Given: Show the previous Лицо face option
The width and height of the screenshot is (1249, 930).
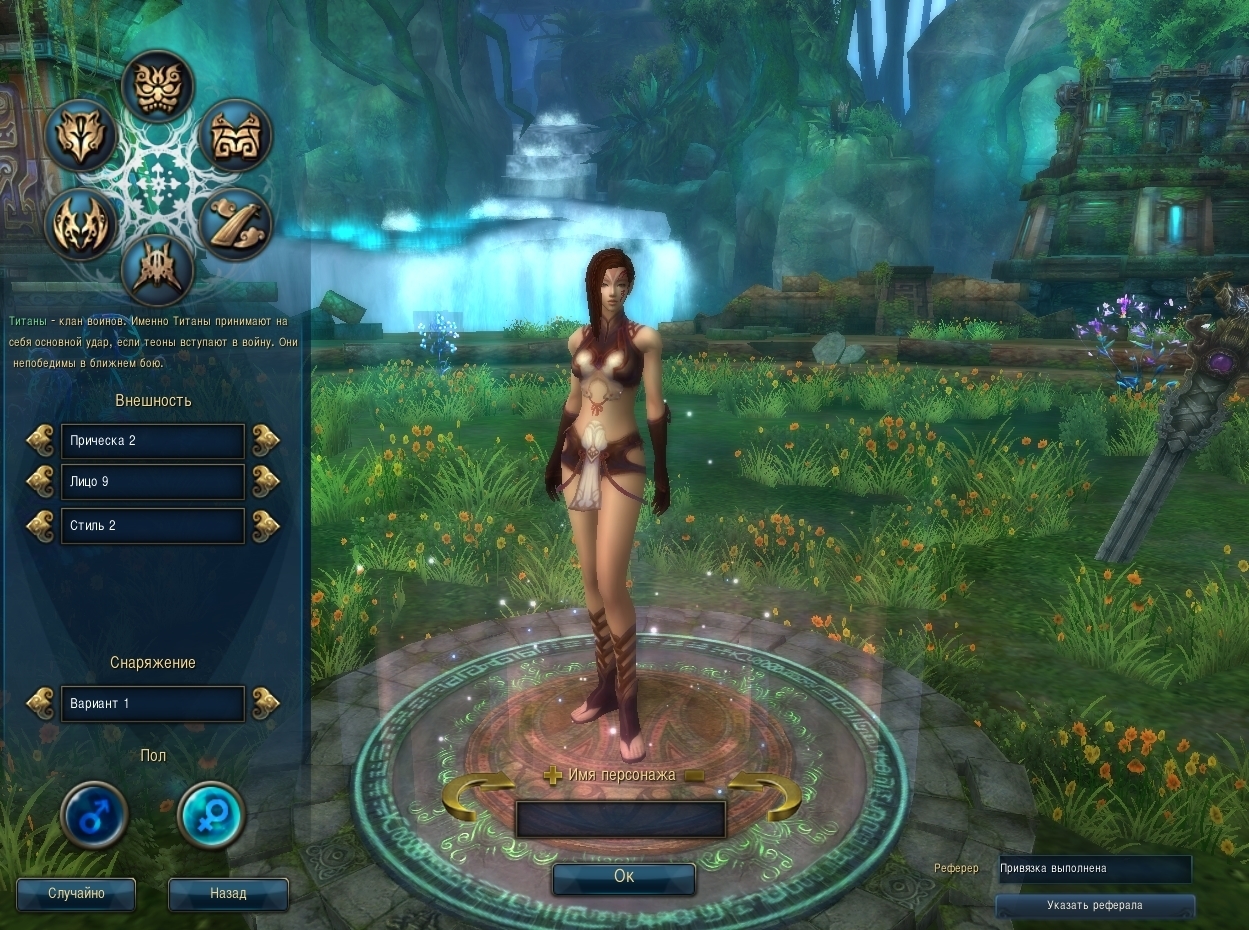Looking at the screenshot, I should (40, 481).
